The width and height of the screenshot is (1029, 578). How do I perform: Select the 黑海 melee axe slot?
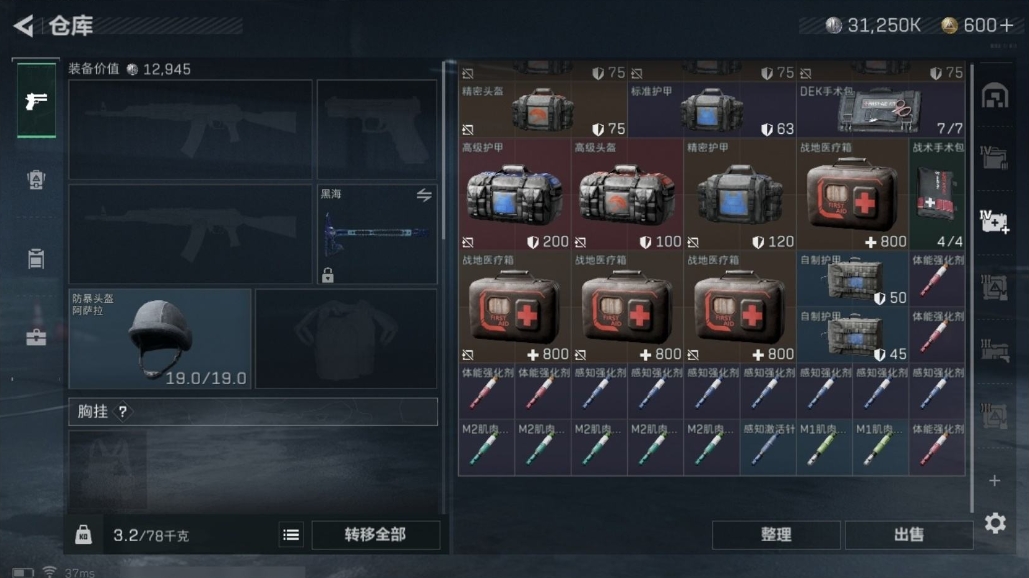coord(377,234)
